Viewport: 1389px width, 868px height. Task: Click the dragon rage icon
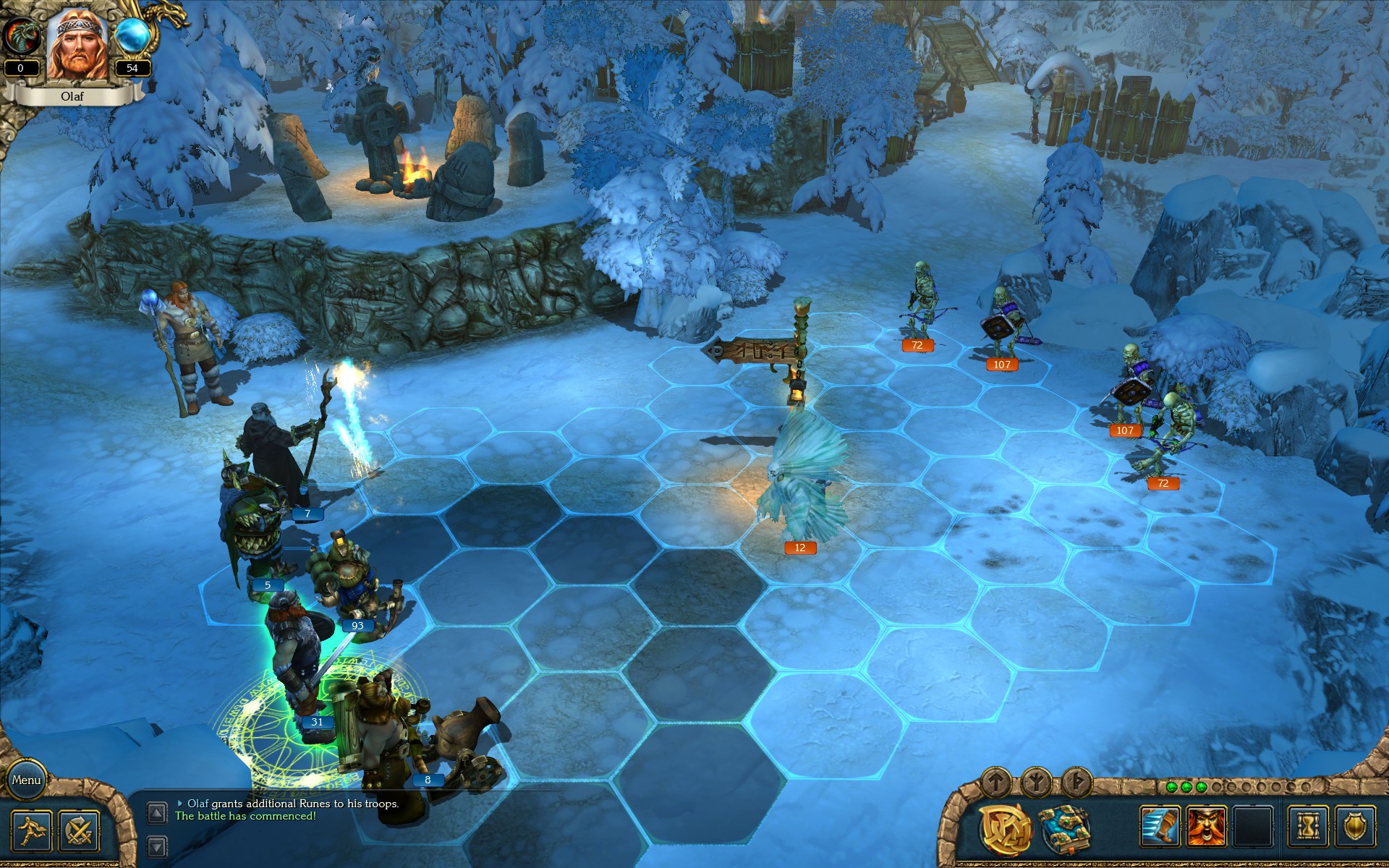(x=20, y=36)
